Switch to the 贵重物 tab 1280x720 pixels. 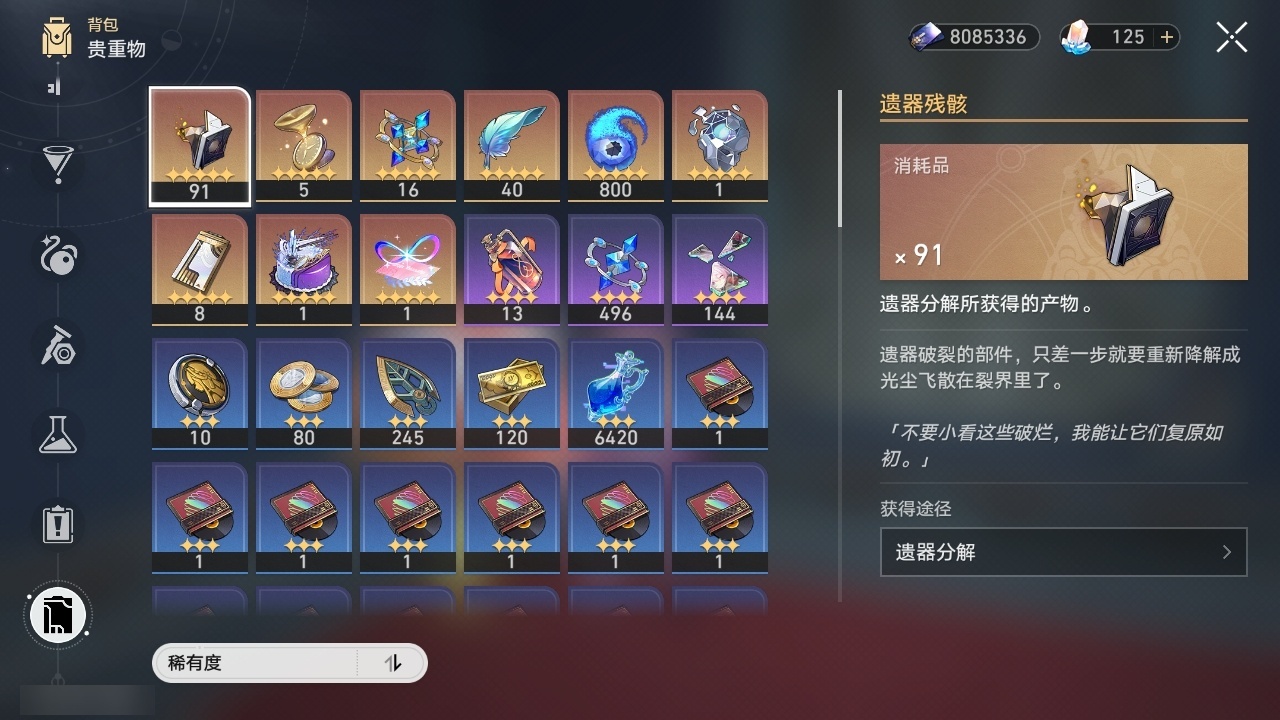click(x=116, y=50)
